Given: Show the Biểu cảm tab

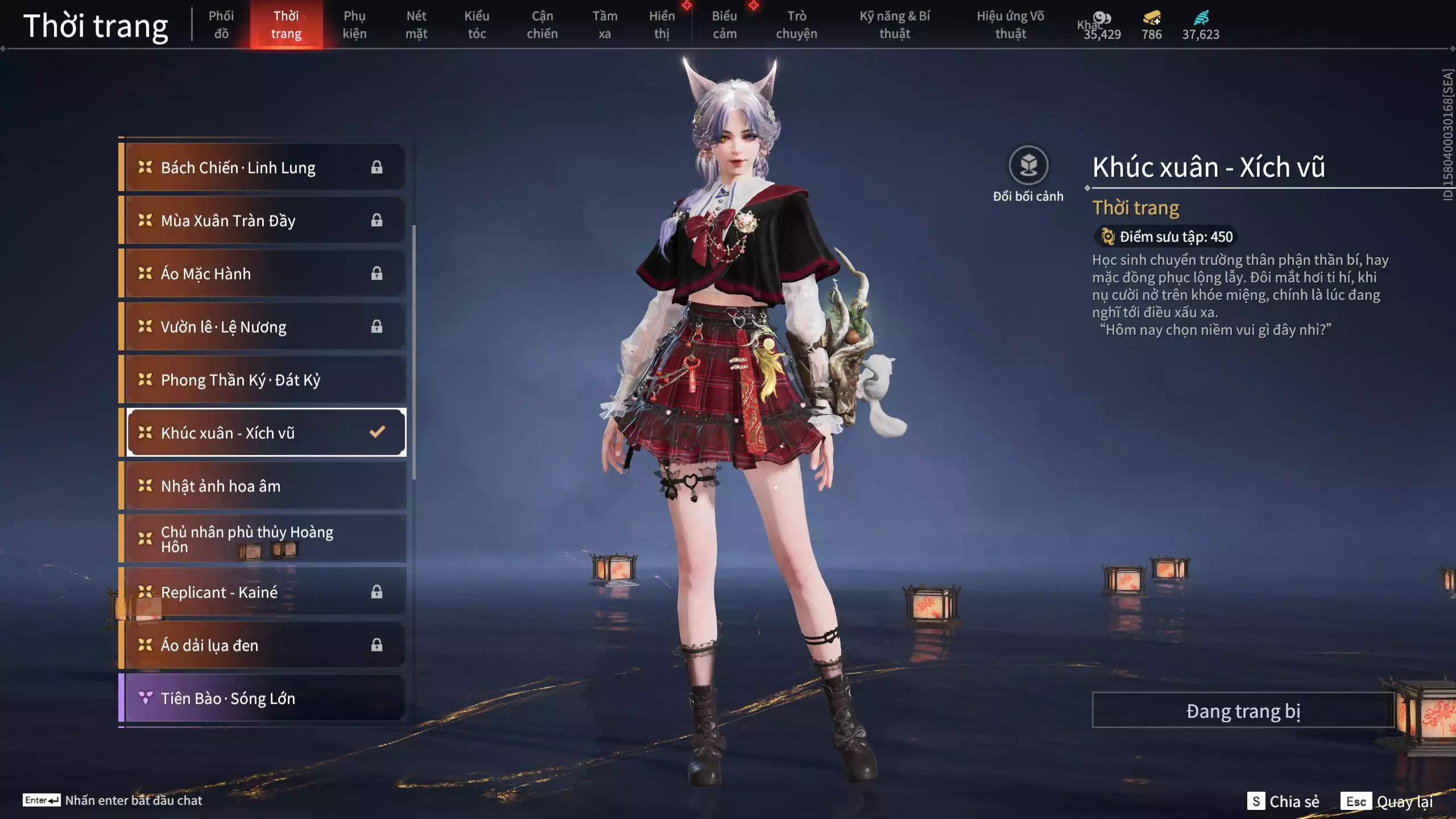Looking at the screenshot, I should click(724, 24).
